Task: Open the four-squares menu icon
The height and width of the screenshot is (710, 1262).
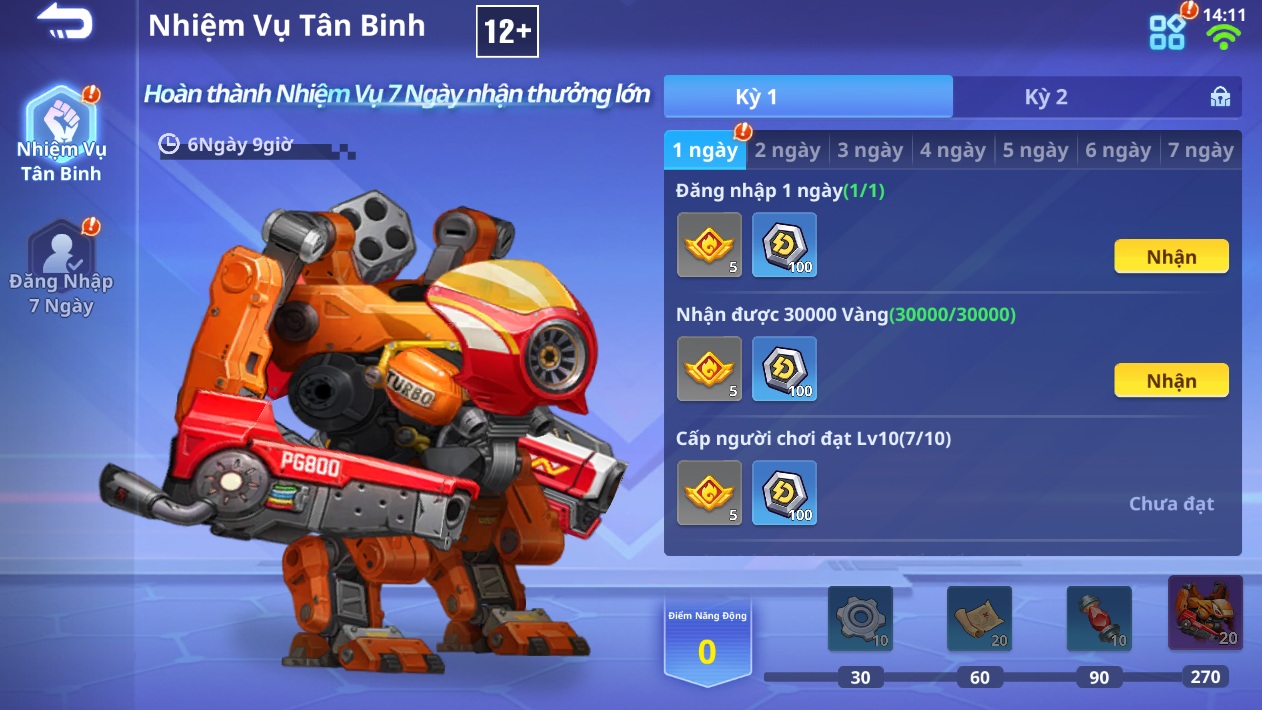Action: pos(1167,31)
